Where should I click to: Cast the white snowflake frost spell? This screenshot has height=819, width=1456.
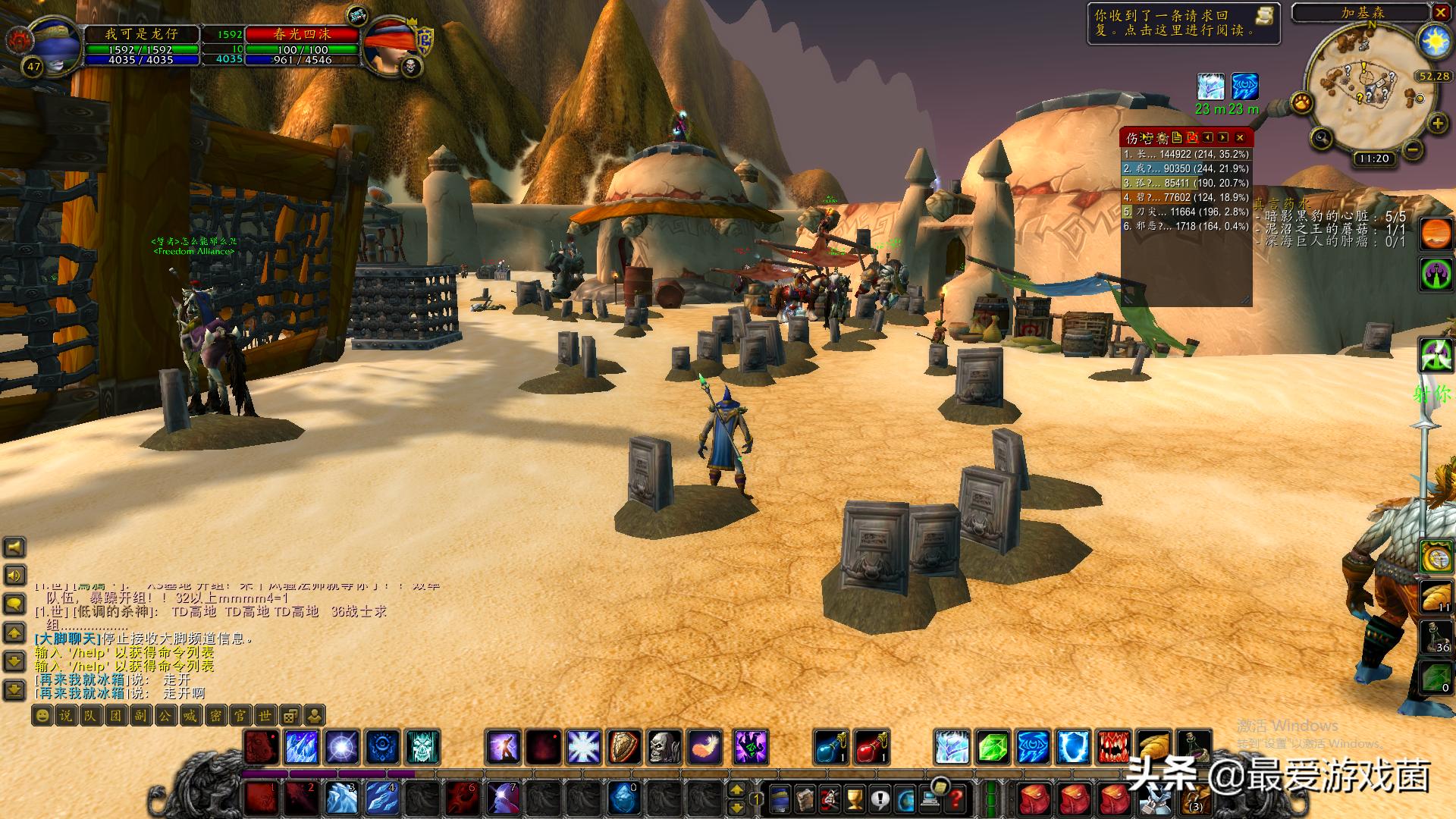click(584, 747)
